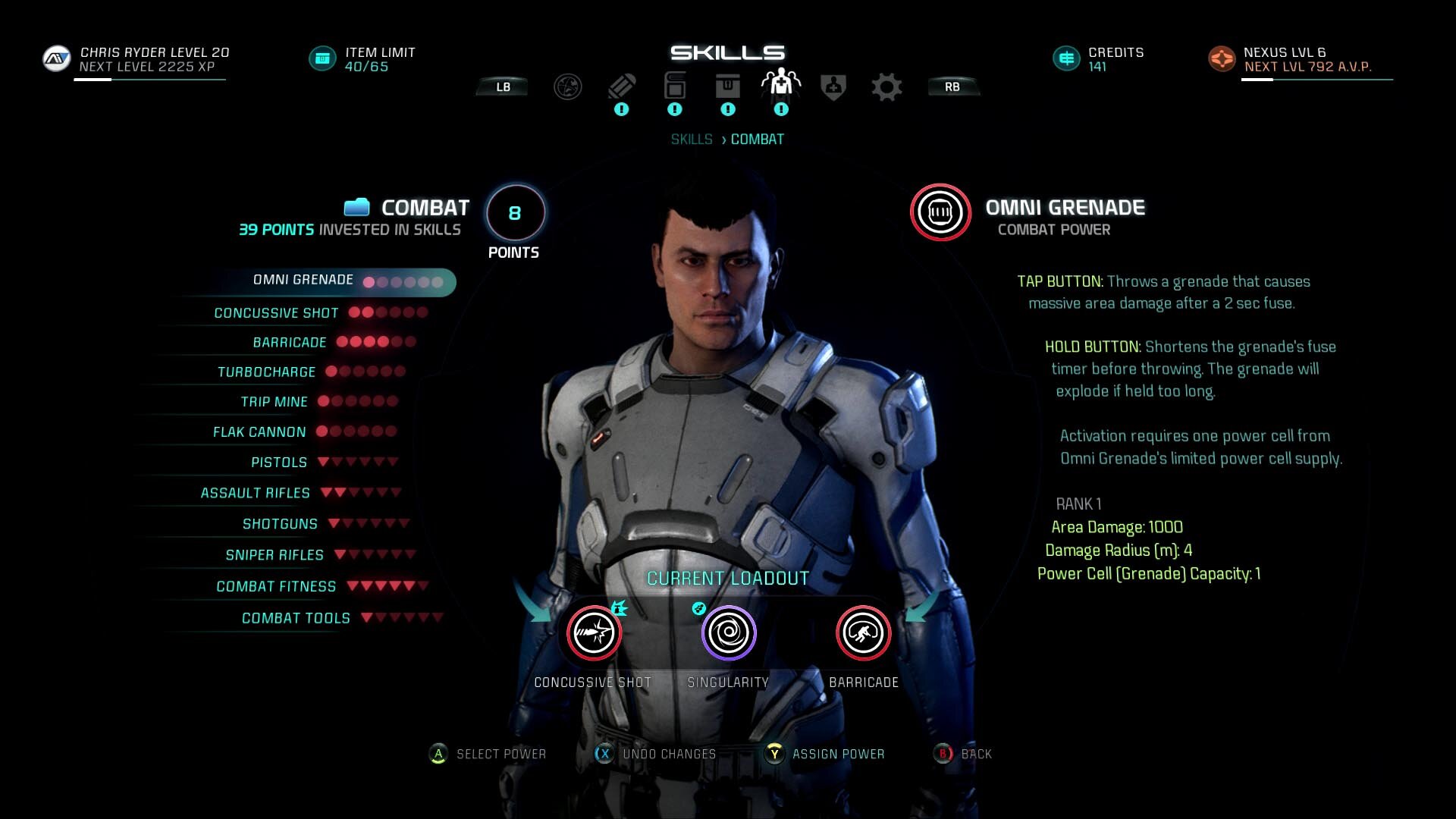This screenshot has height=819, width=1456.
Task: Open the Barricade skill in the list
Action: 290,343
